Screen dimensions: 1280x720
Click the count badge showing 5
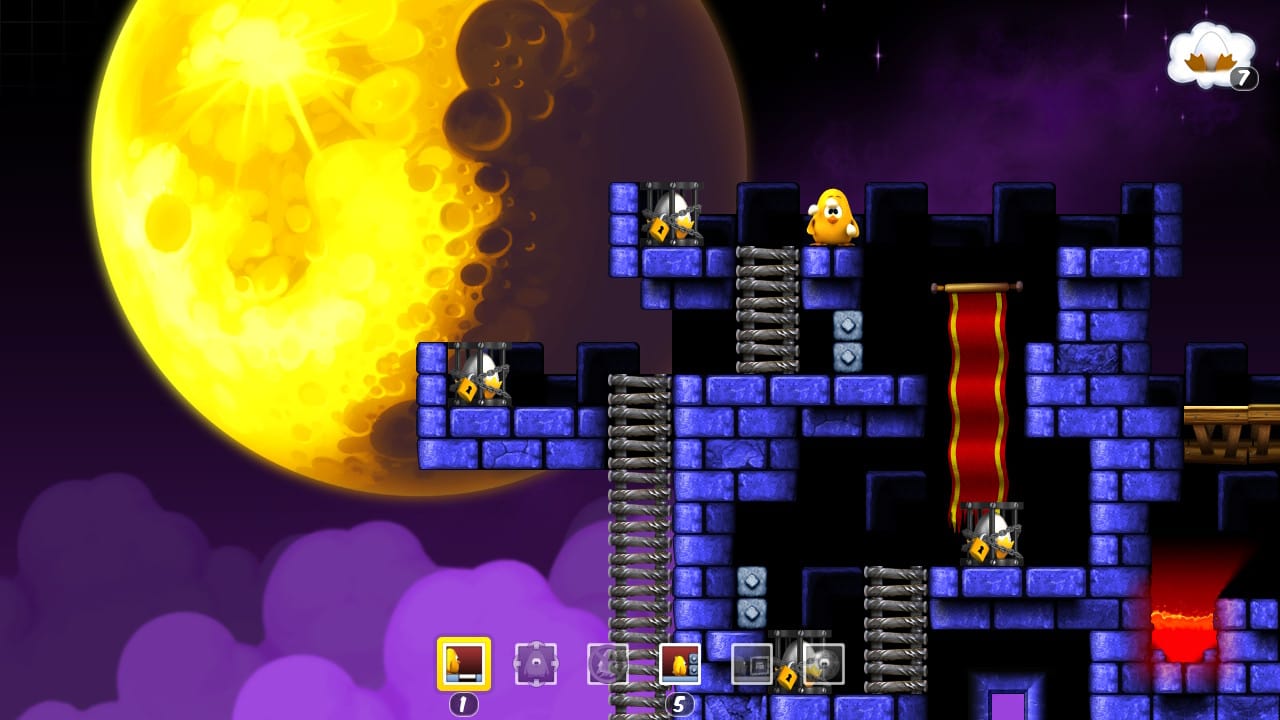click(680, 703)
